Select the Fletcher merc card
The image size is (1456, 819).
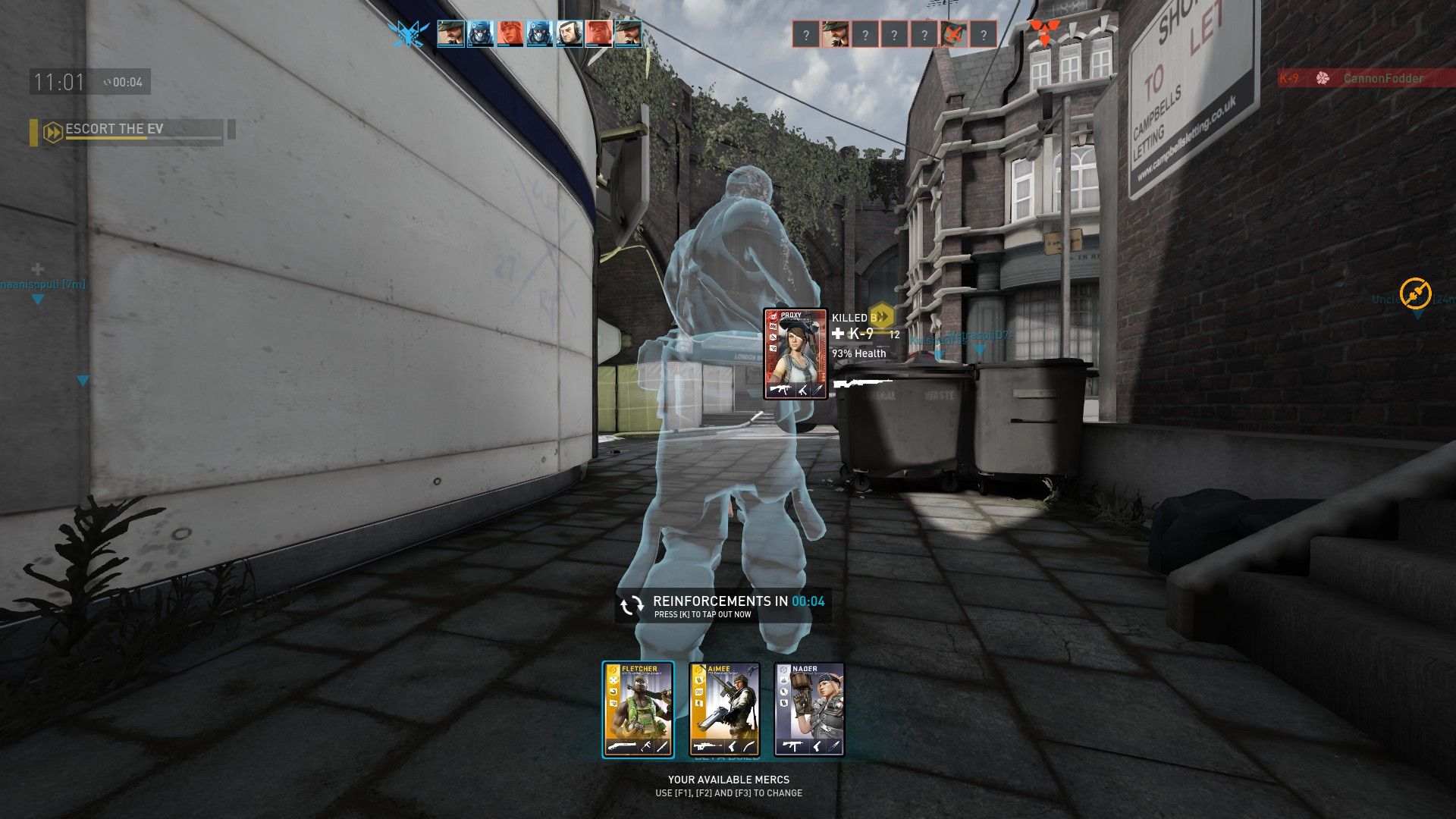pyautogui.click(x=638, y=710)
